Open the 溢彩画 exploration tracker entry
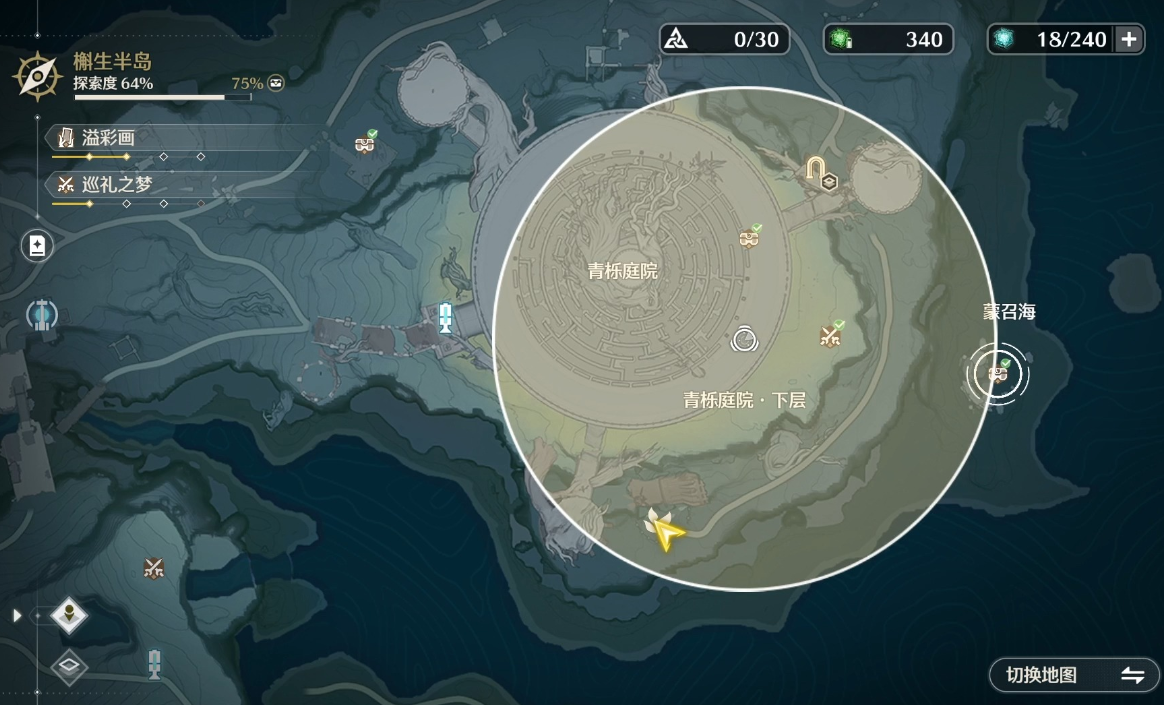1164x705 pixels. coord(110,138)
